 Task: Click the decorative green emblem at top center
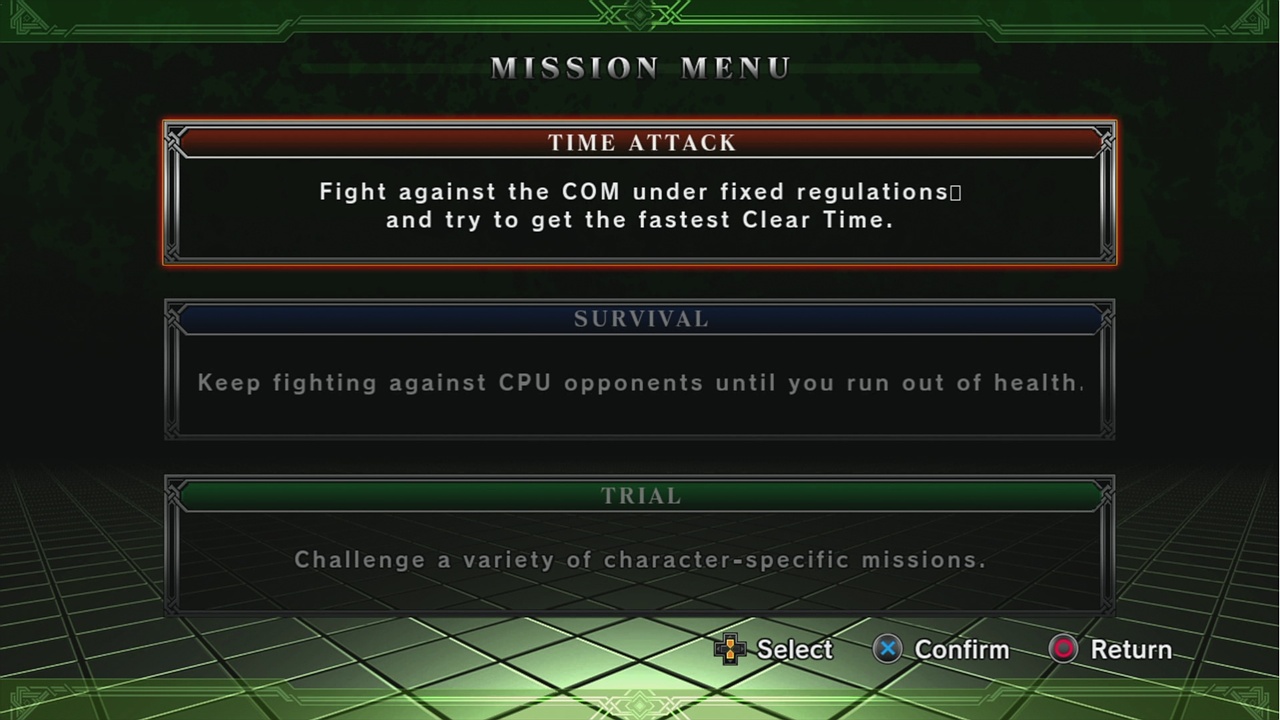639,15
